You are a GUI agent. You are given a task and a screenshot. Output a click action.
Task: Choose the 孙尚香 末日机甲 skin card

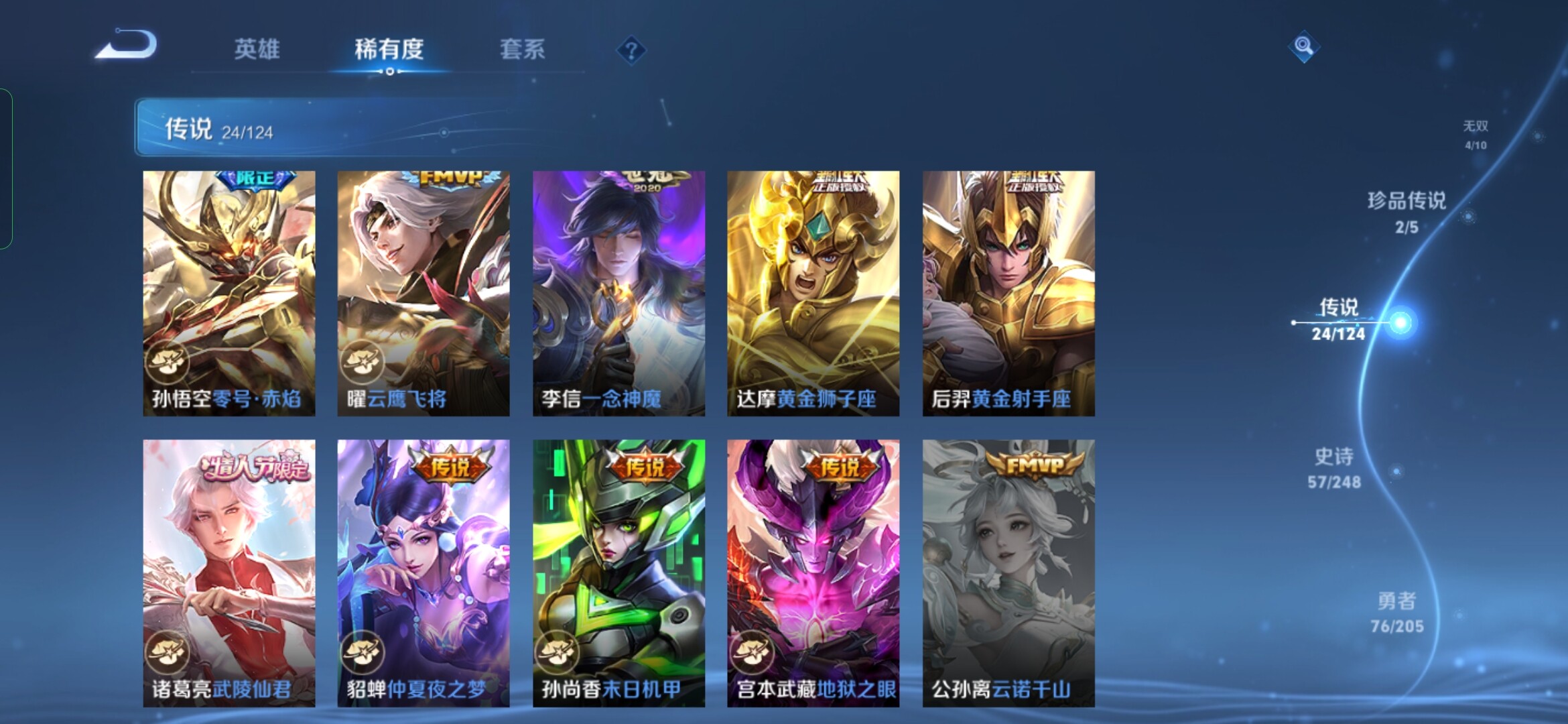point(618,572)
